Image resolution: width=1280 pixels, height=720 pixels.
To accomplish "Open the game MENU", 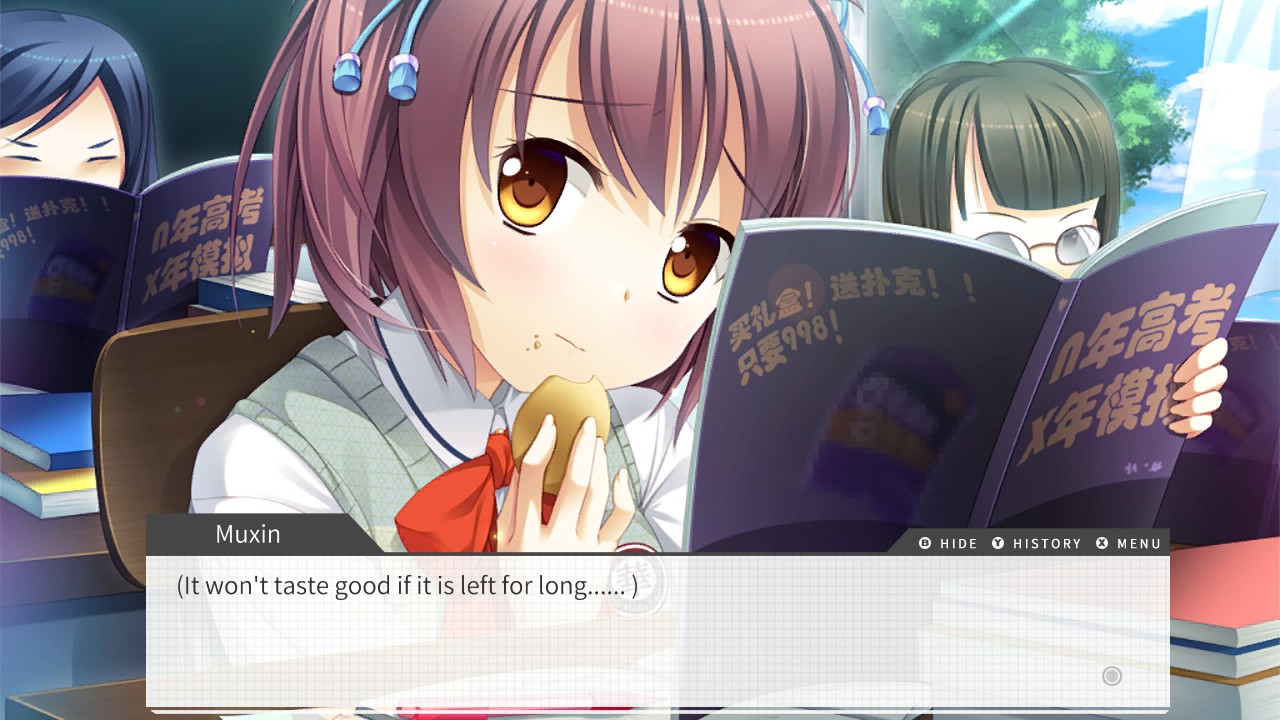I will [x=1138, y=543].
